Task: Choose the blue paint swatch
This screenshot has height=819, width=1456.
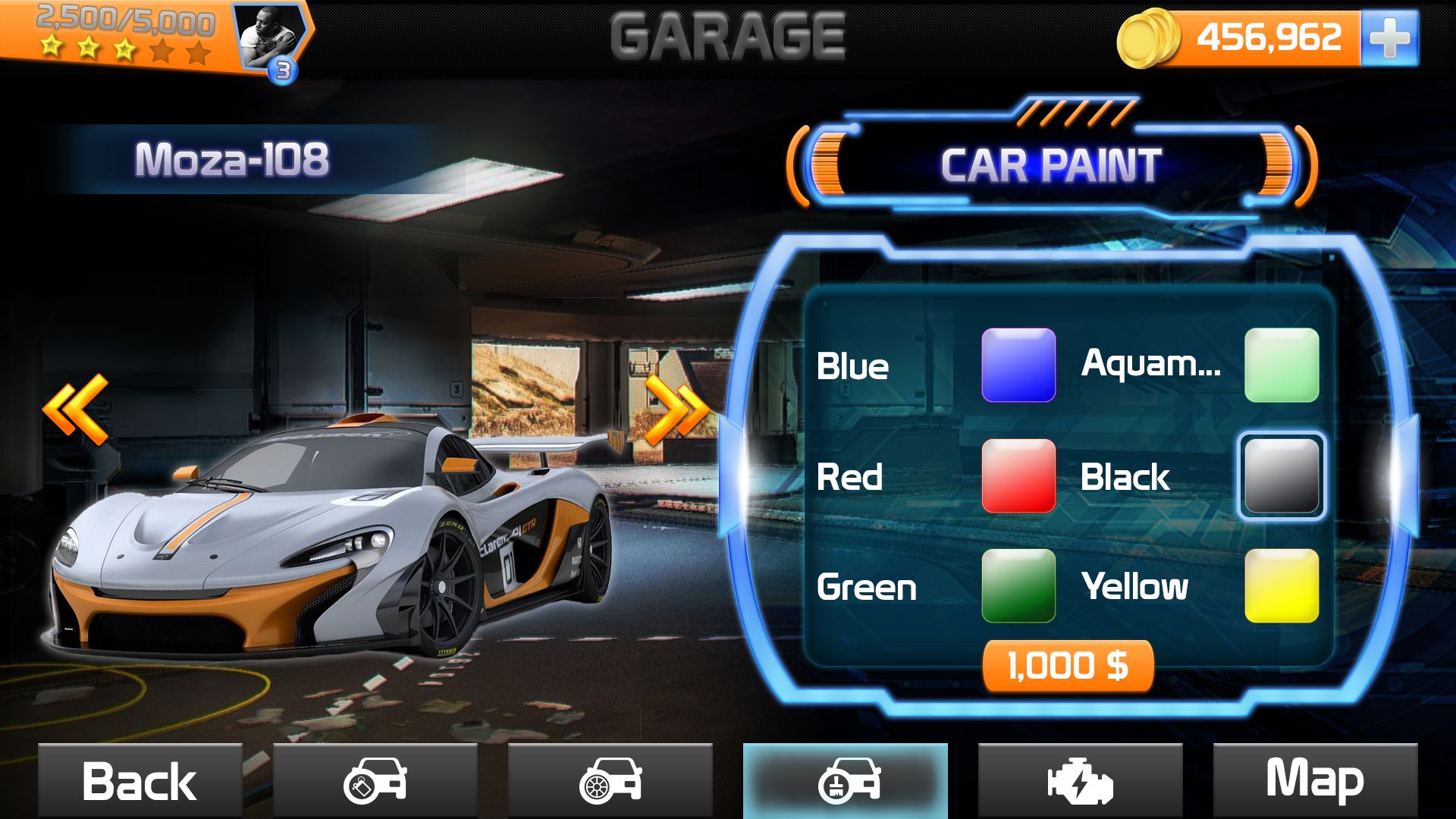Action: point(1018,365)
